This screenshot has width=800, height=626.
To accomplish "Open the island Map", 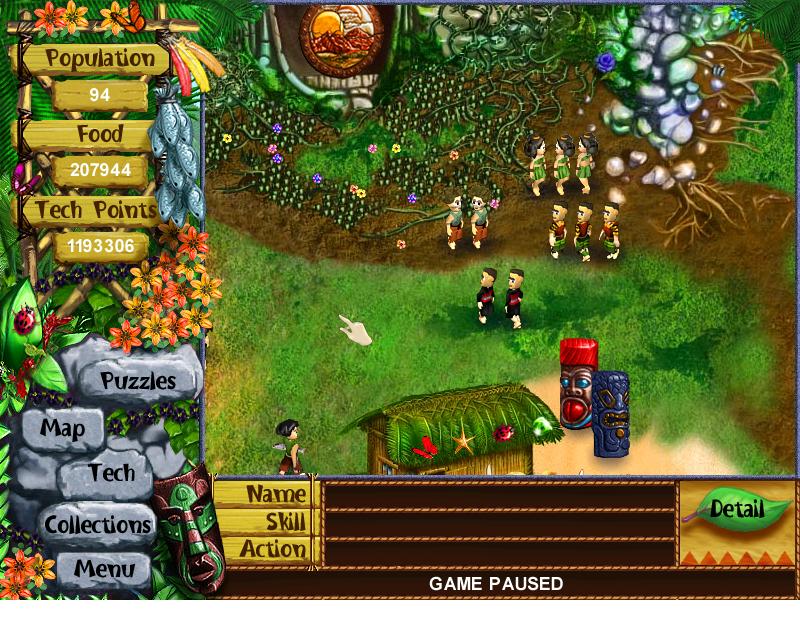I will point(62,429).
